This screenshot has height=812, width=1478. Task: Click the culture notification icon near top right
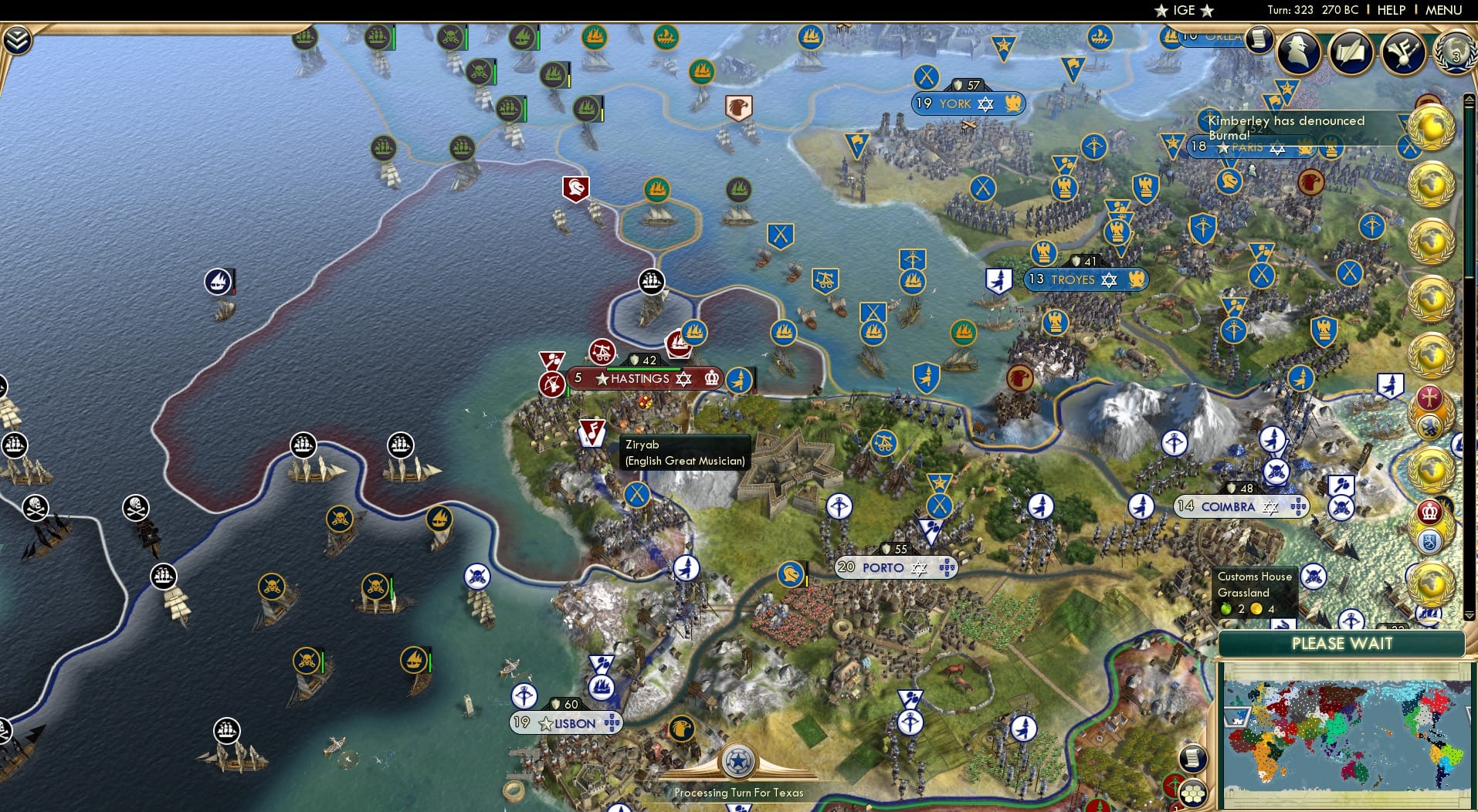point(1402,52)
